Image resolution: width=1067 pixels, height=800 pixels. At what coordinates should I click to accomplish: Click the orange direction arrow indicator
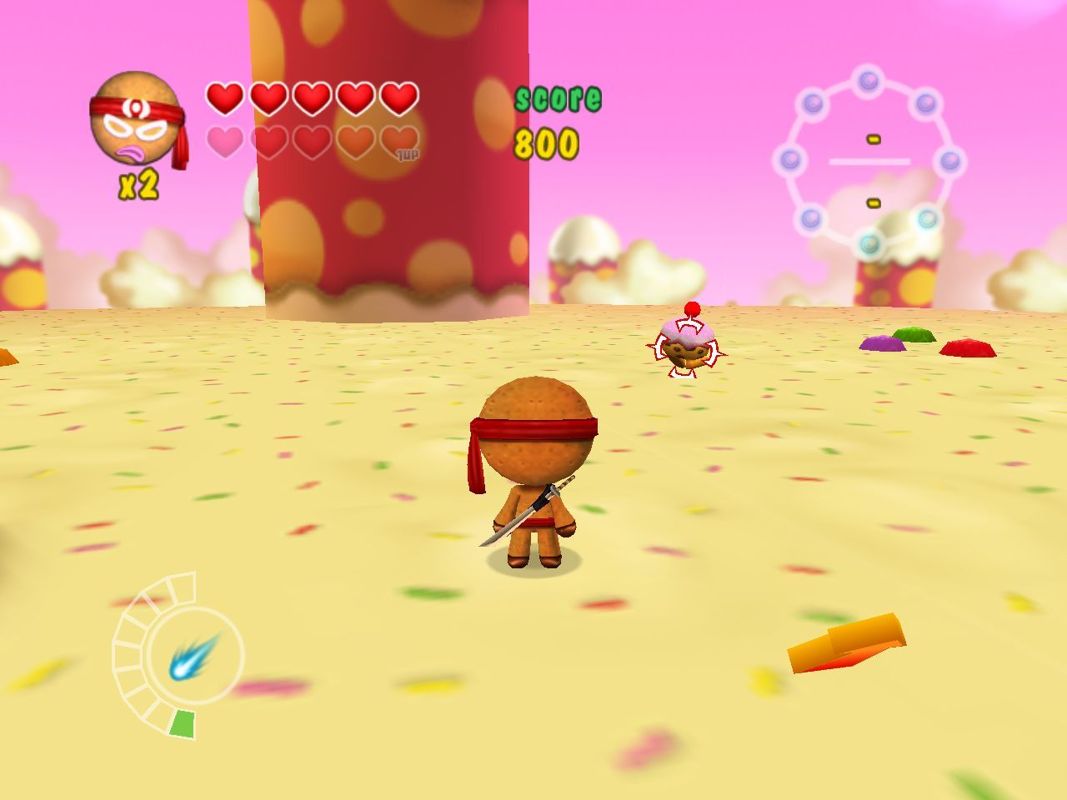[846, 643]
